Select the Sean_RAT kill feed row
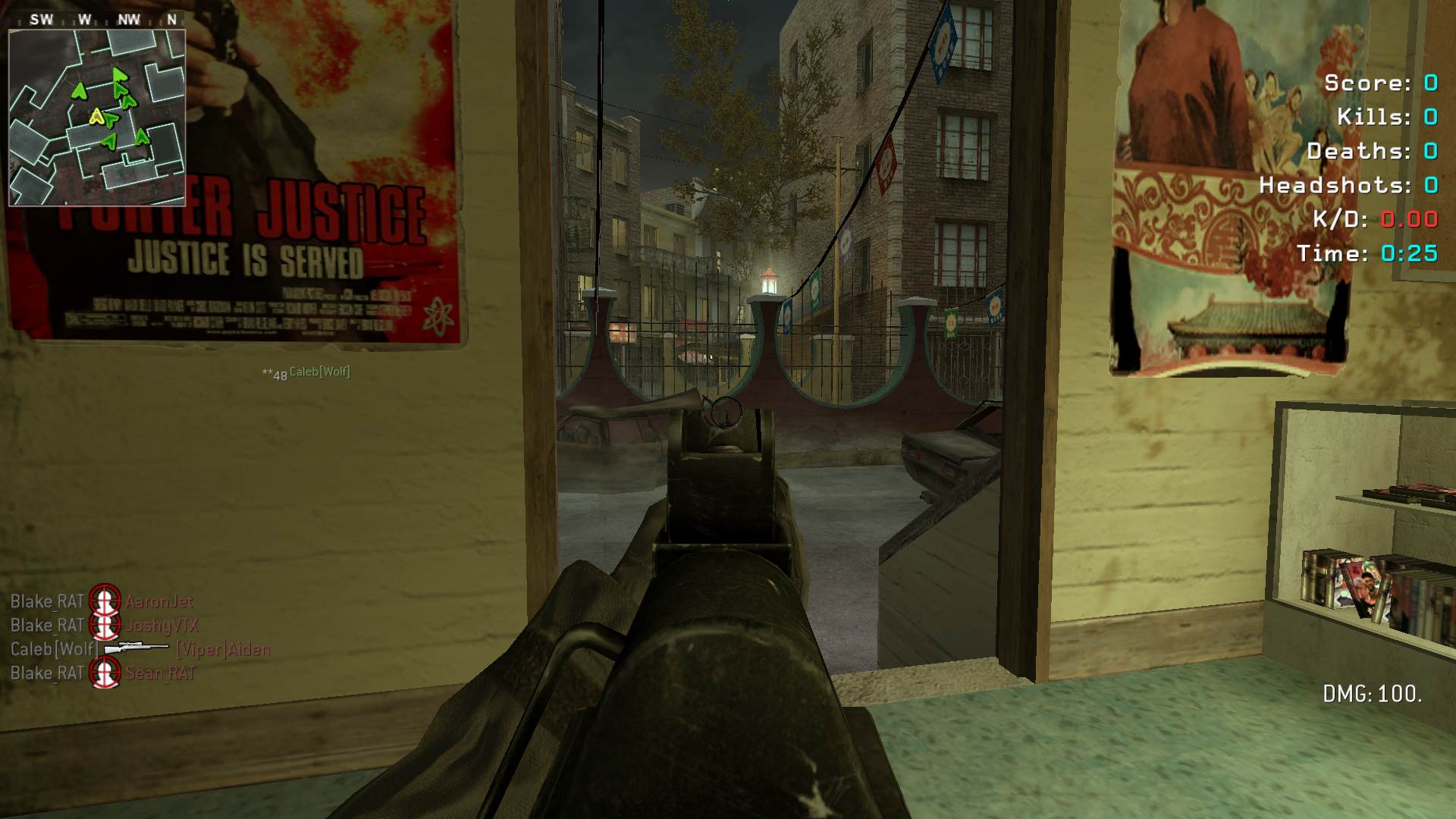The height and width of the screenshot is (819, 1456). point(103,673)
